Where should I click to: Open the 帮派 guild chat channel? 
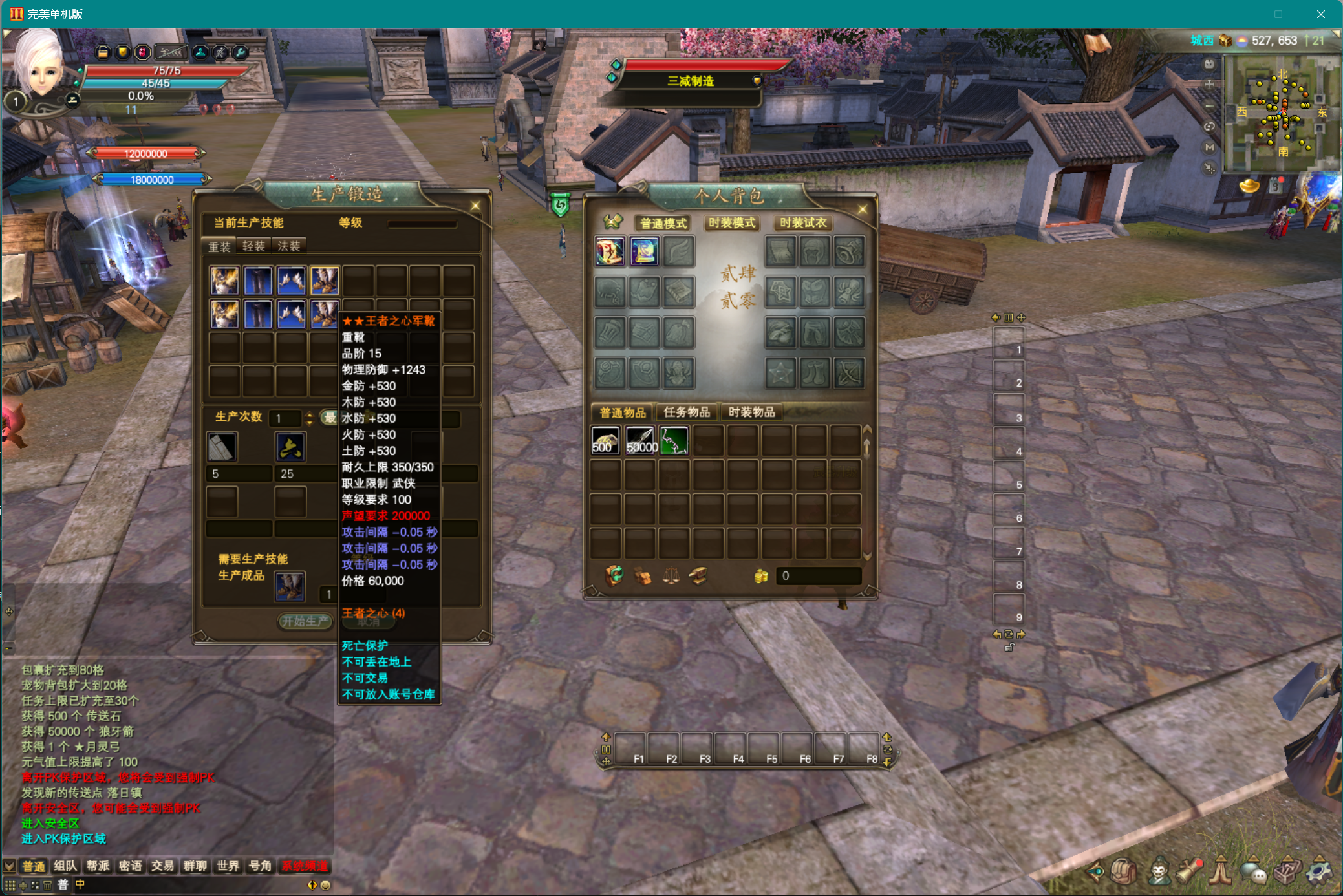point(98,866)
